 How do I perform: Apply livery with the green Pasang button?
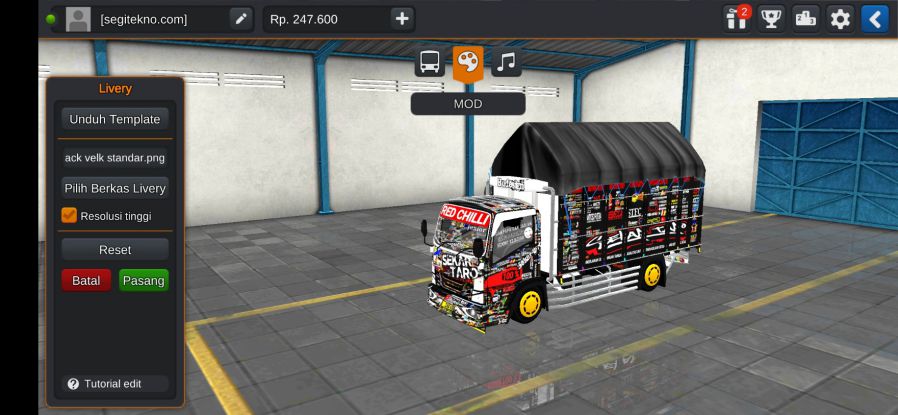(144, 280)
